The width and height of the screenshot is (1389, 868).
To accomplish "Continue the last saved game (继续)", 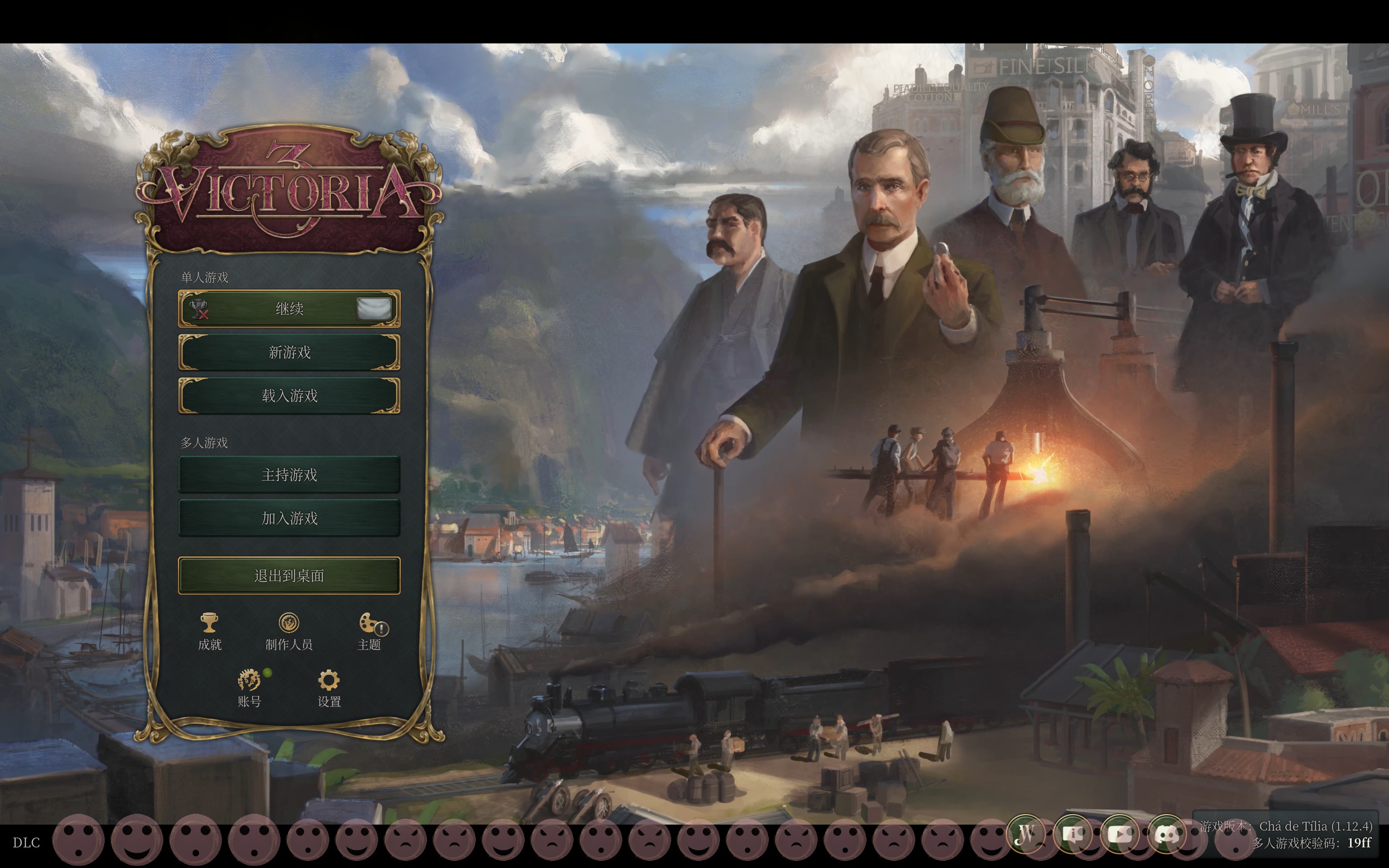I will [289, 309].
